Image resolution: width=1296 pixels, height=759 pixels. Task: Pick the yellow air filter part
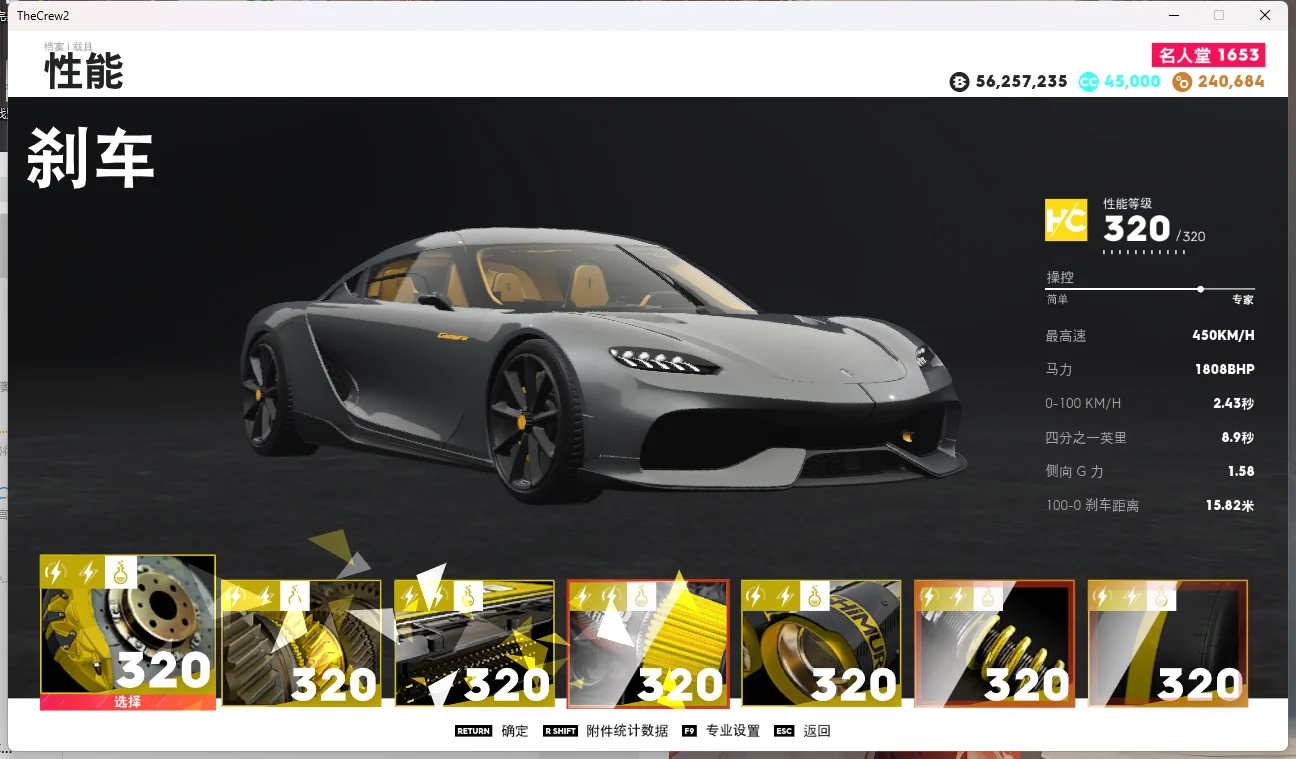pos(648,644)
